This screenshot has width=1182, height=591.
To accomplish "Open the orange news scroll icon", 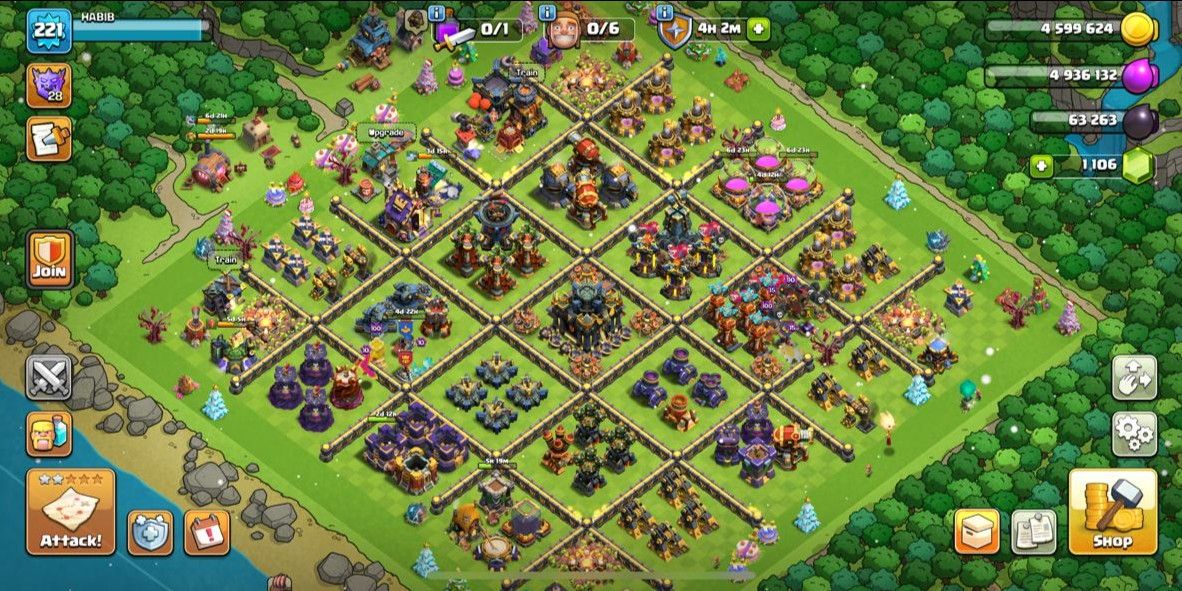I will [48, 138].
